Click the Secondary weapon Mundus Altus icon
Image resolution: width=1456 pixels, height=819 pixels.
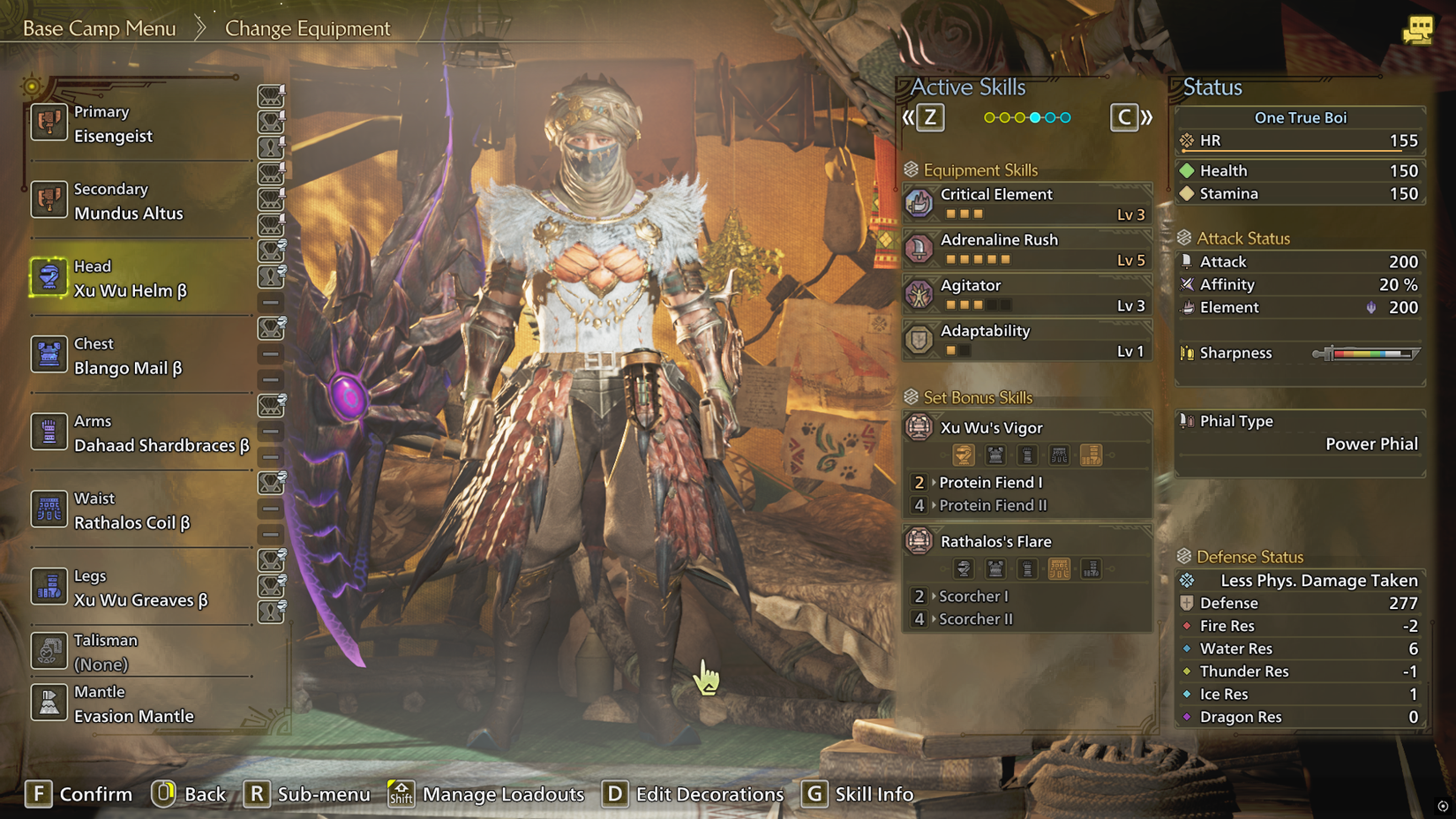(50, 200)
